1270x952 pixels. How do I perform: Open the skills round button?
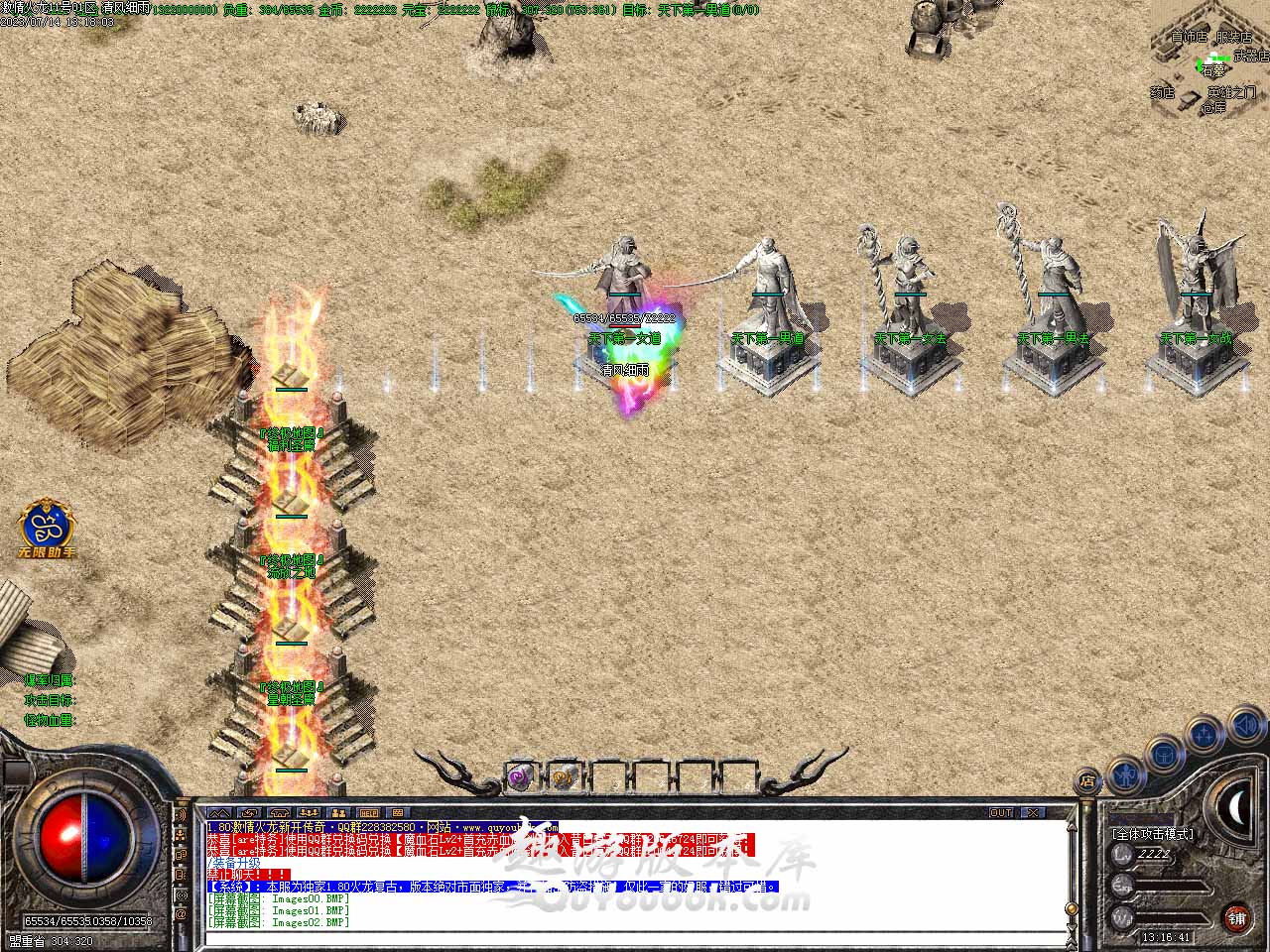1205,735
